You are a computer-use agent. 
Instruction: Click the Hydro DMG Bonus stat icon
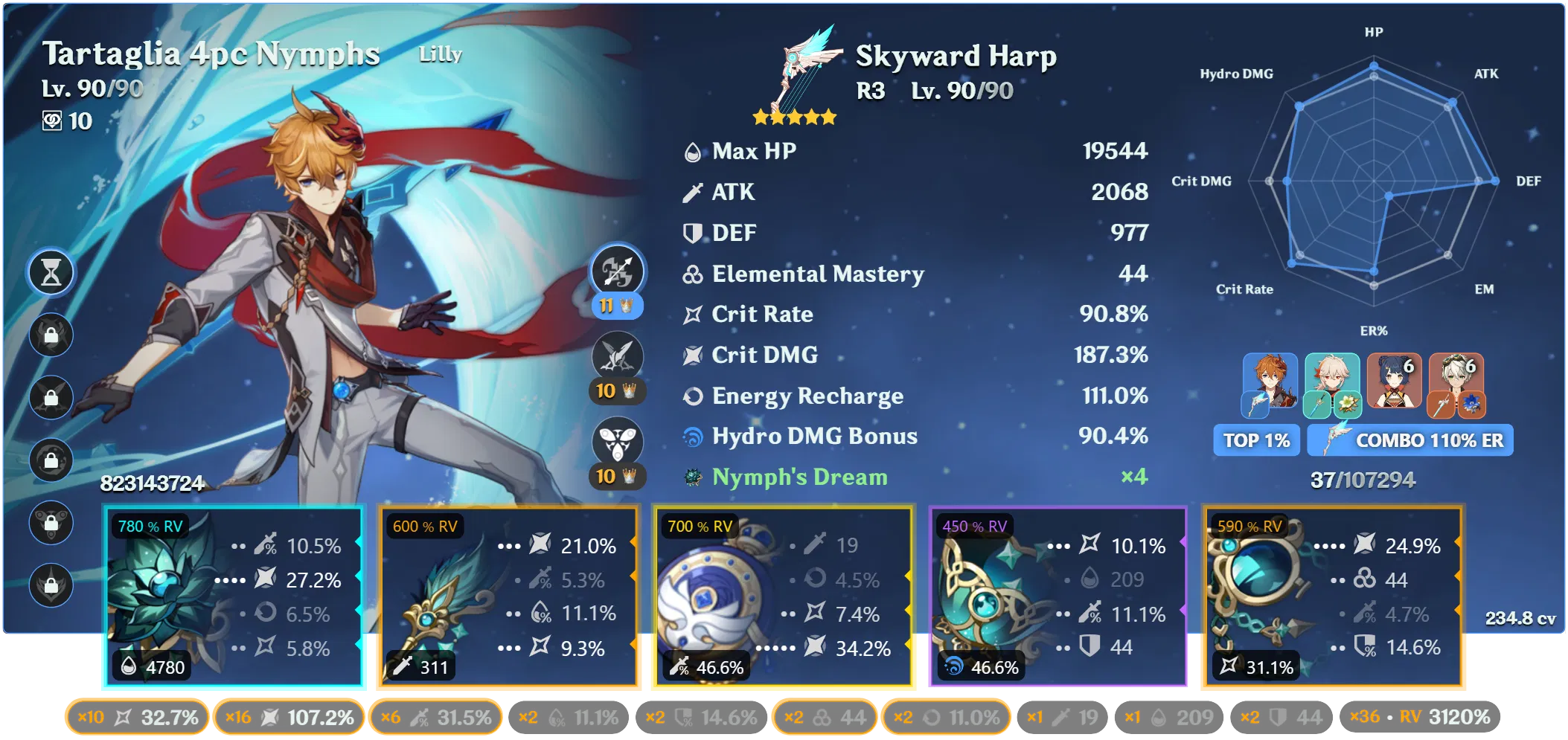click(x=693, y=437)
